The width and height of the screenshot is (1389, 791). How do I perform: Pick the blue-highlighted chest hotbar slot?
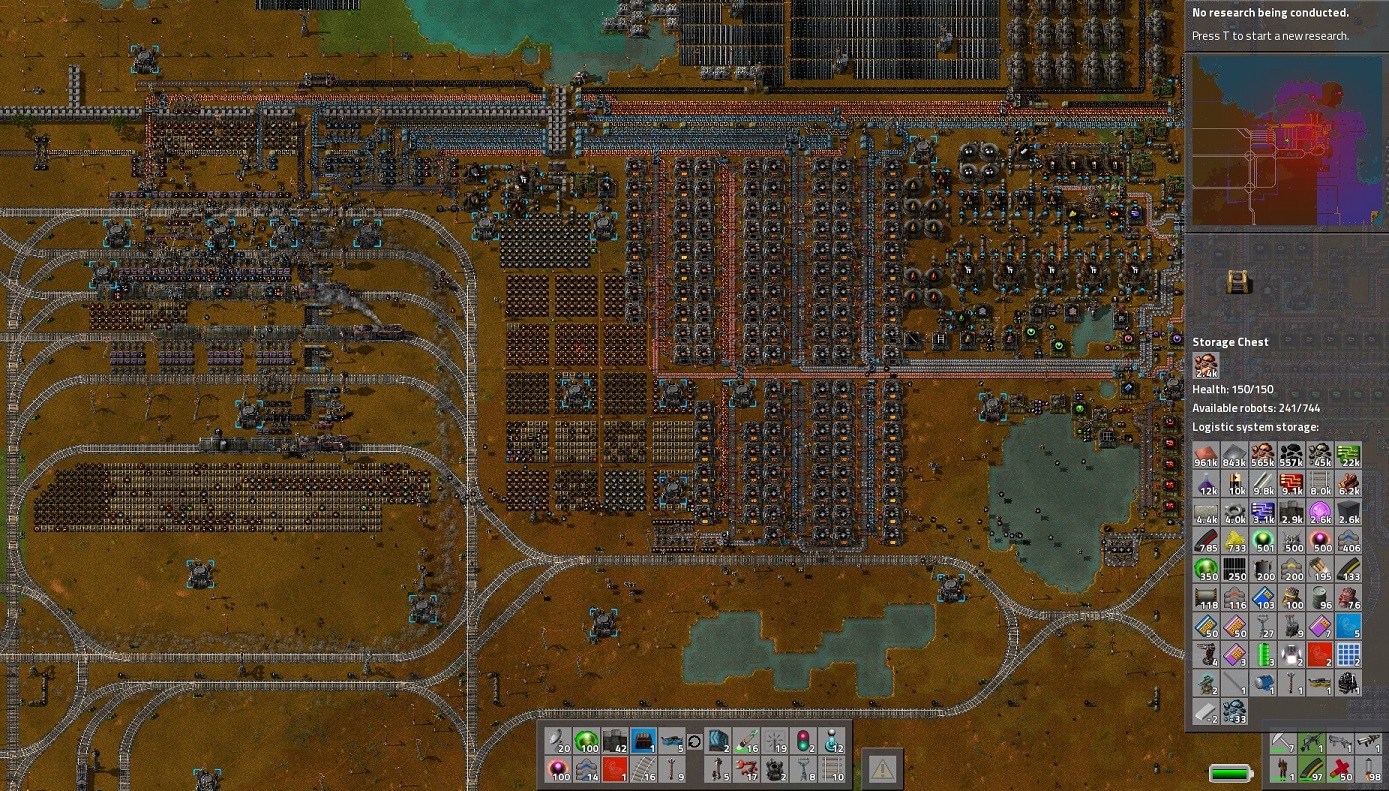click(643, 741)
